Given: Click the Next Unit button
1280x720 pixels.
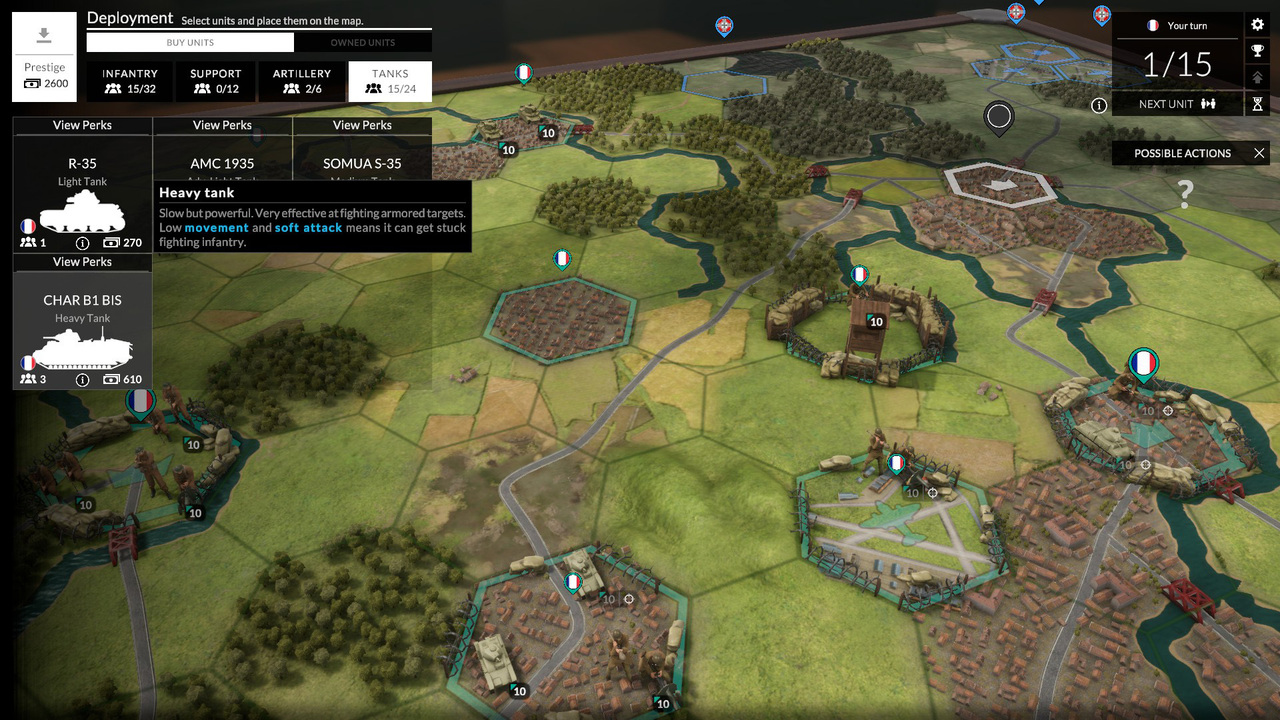Looking at the screenshot, I should tap(1177, 104).
